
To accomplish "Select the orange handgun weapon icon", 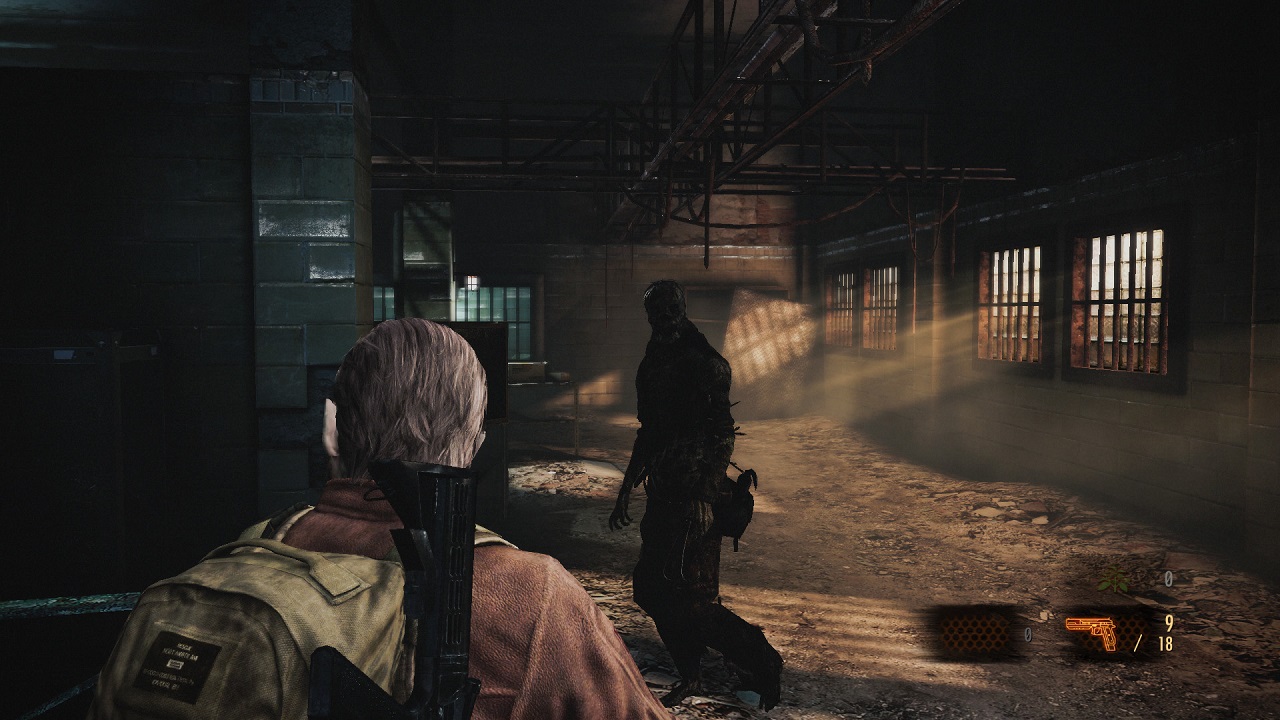I will (x=1091, y=633).
